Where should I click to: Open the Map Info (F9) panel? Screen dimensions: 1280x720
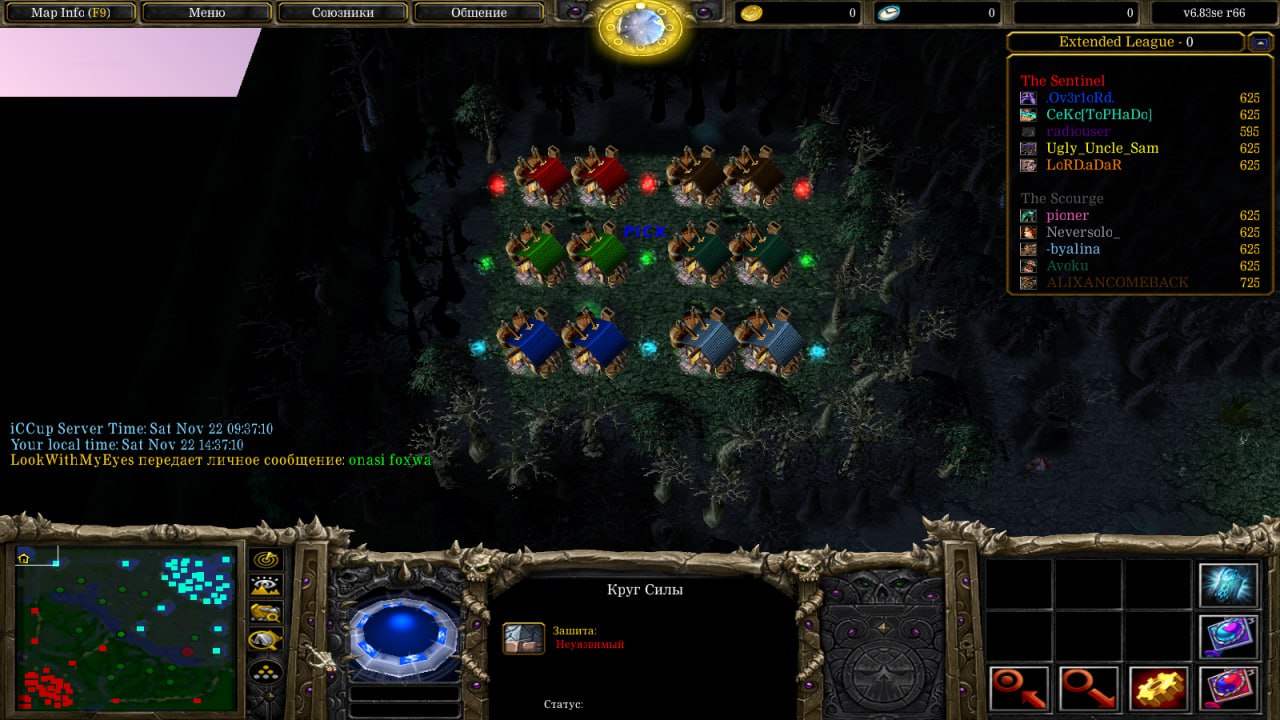point(70,13)
